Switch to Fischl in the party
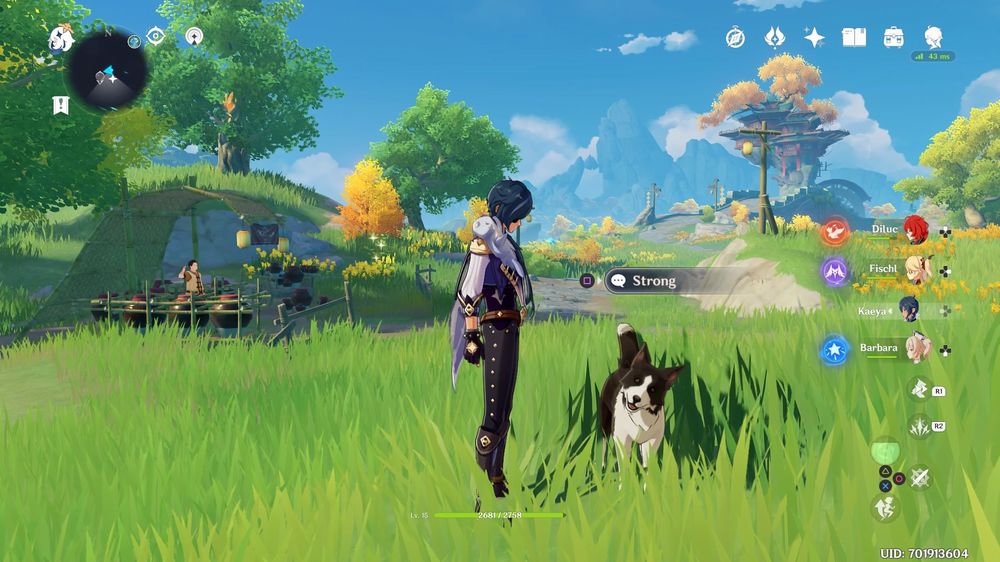Viewport: 1000px width, 562px height. click(915, 268)
